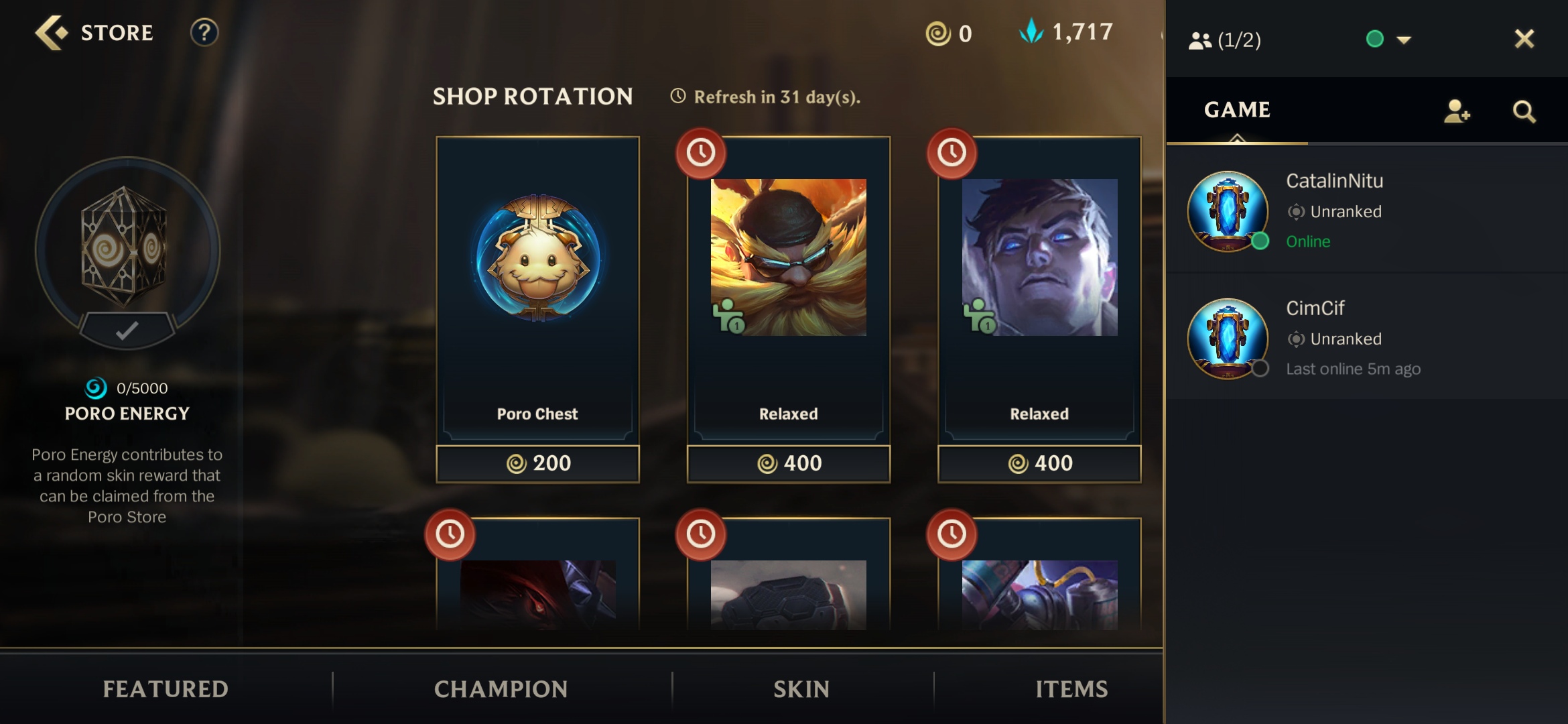
Task: Buy Poro Chest for 200 coins
Action: 537,463
